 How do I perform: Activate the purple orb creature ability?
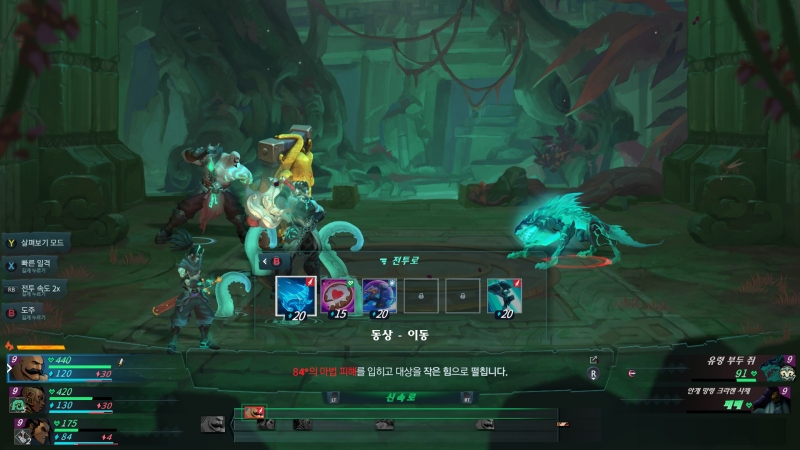pos(380,296)
